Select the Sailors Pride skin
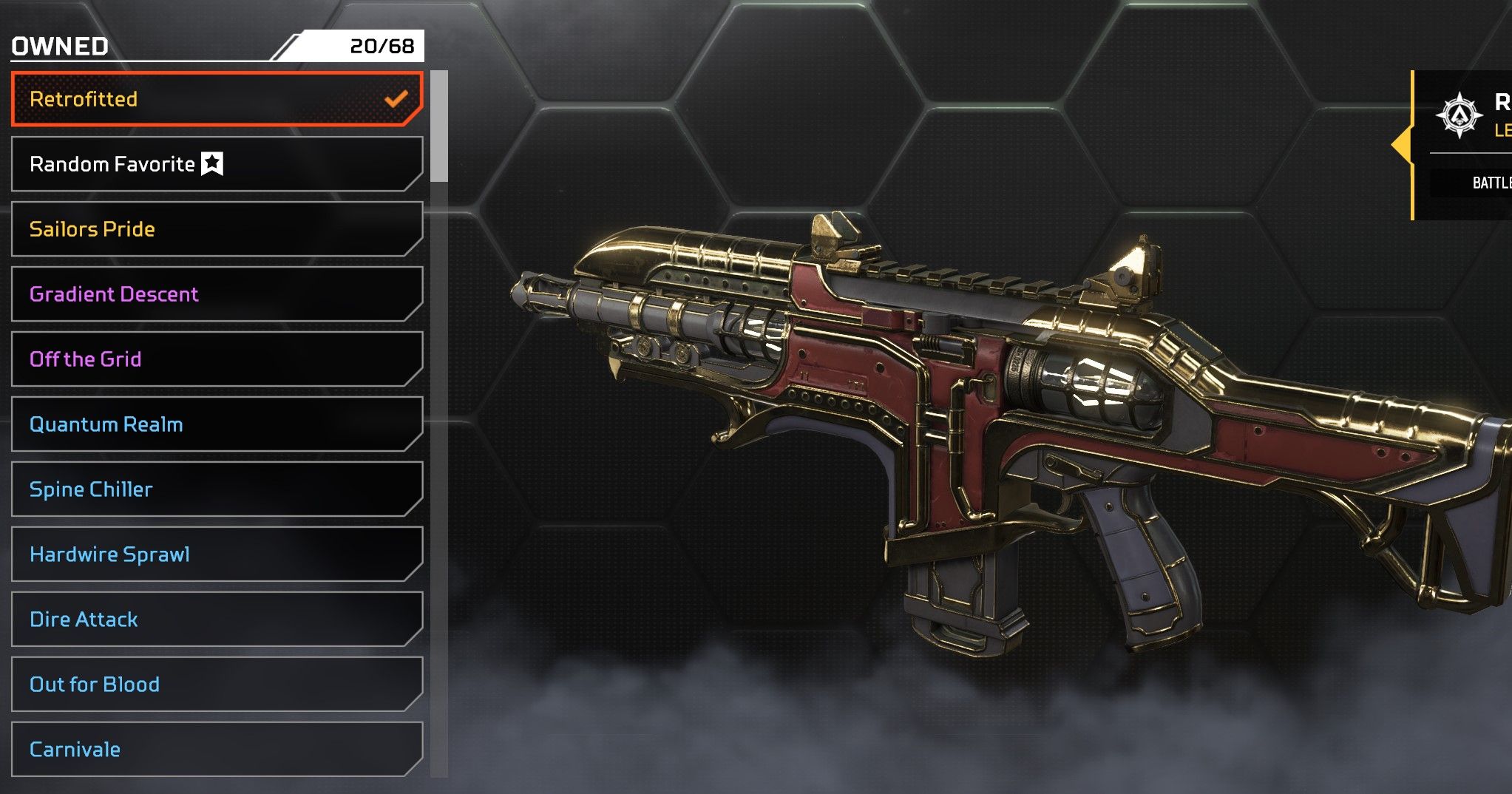1512x794 pixels. click(217, 229)
